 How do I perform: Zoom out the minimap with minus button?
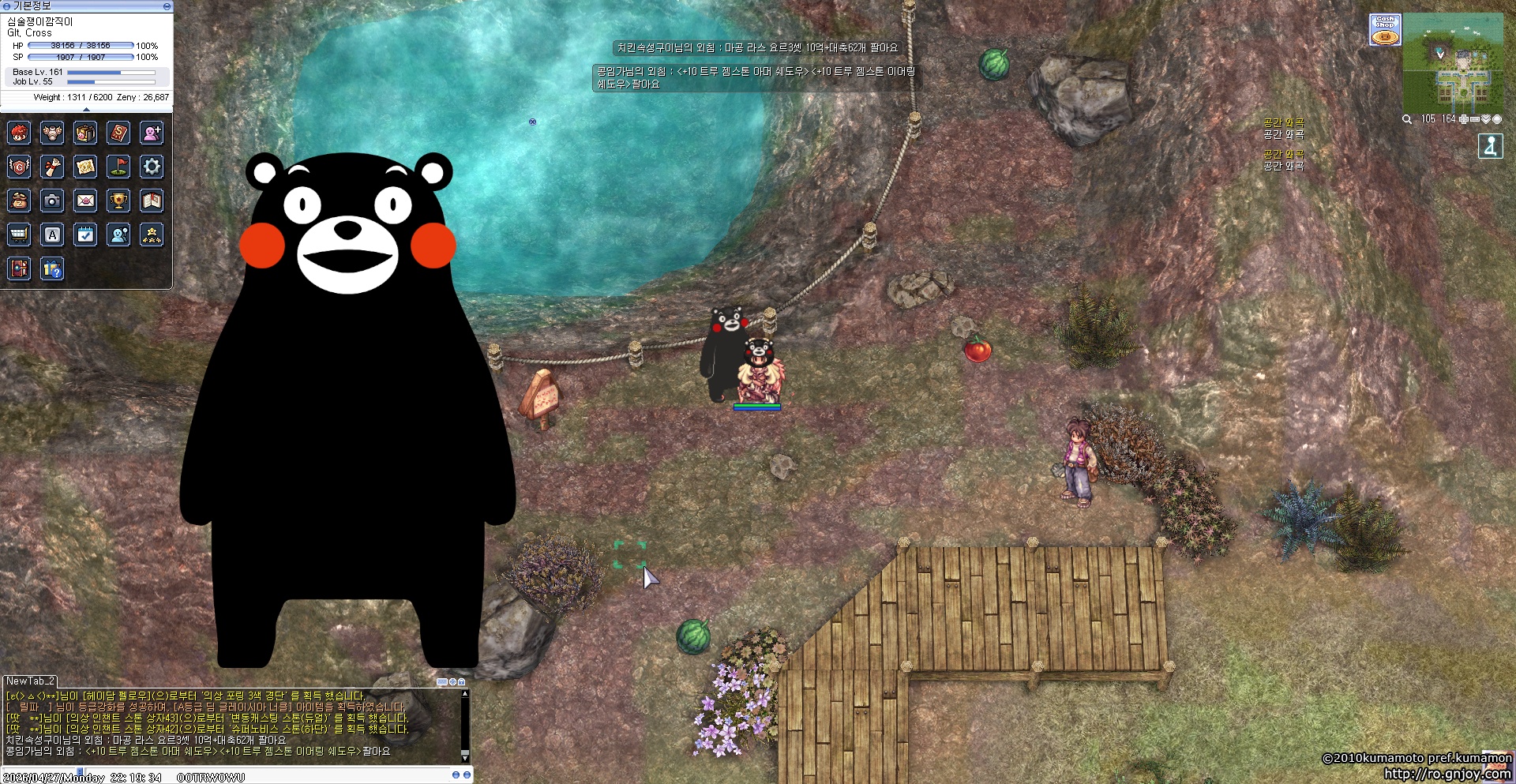click(x=1475, y=119)
